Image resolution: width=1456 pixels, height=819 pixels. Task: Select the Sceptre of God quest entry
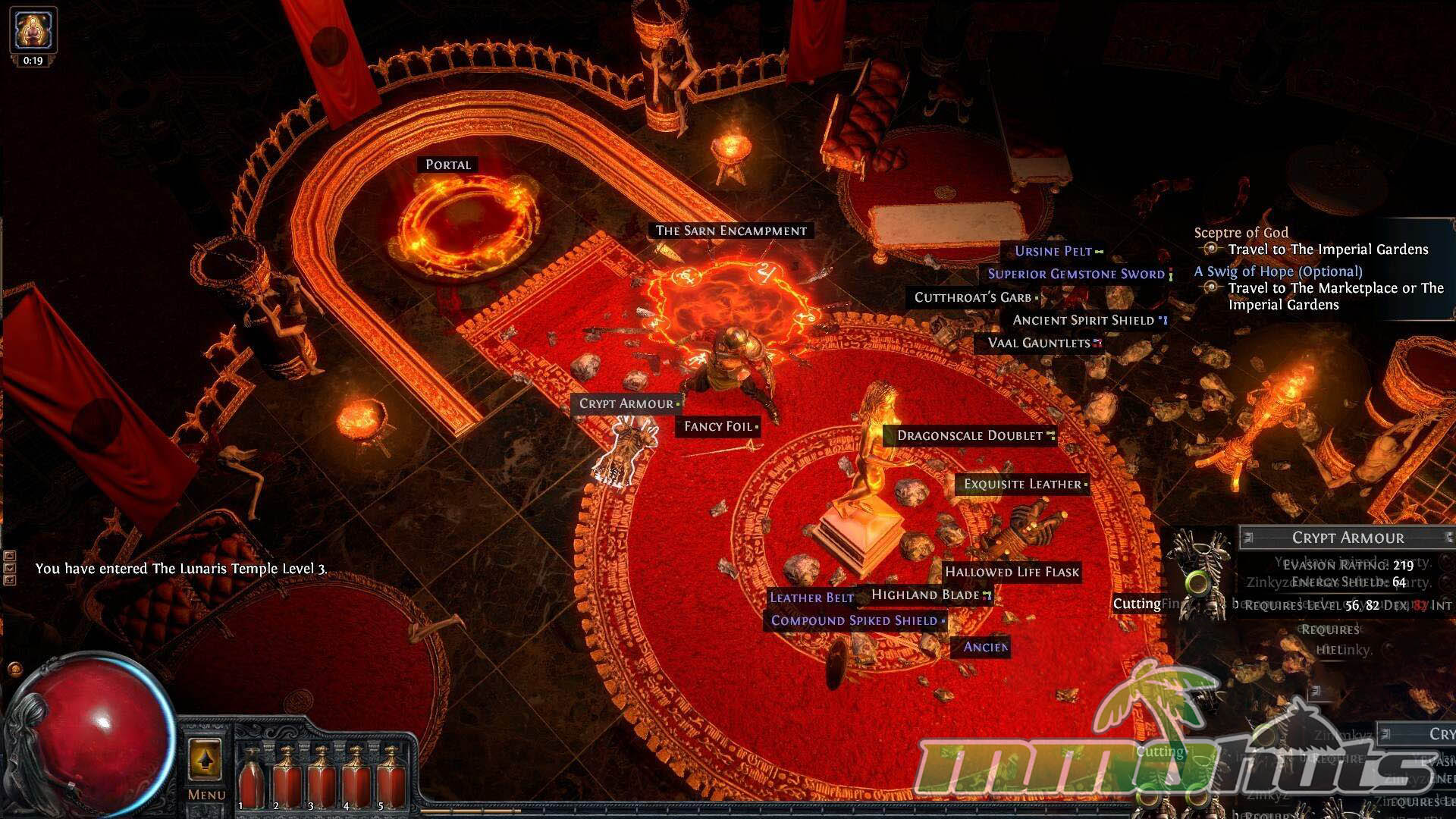[1241, 233]
